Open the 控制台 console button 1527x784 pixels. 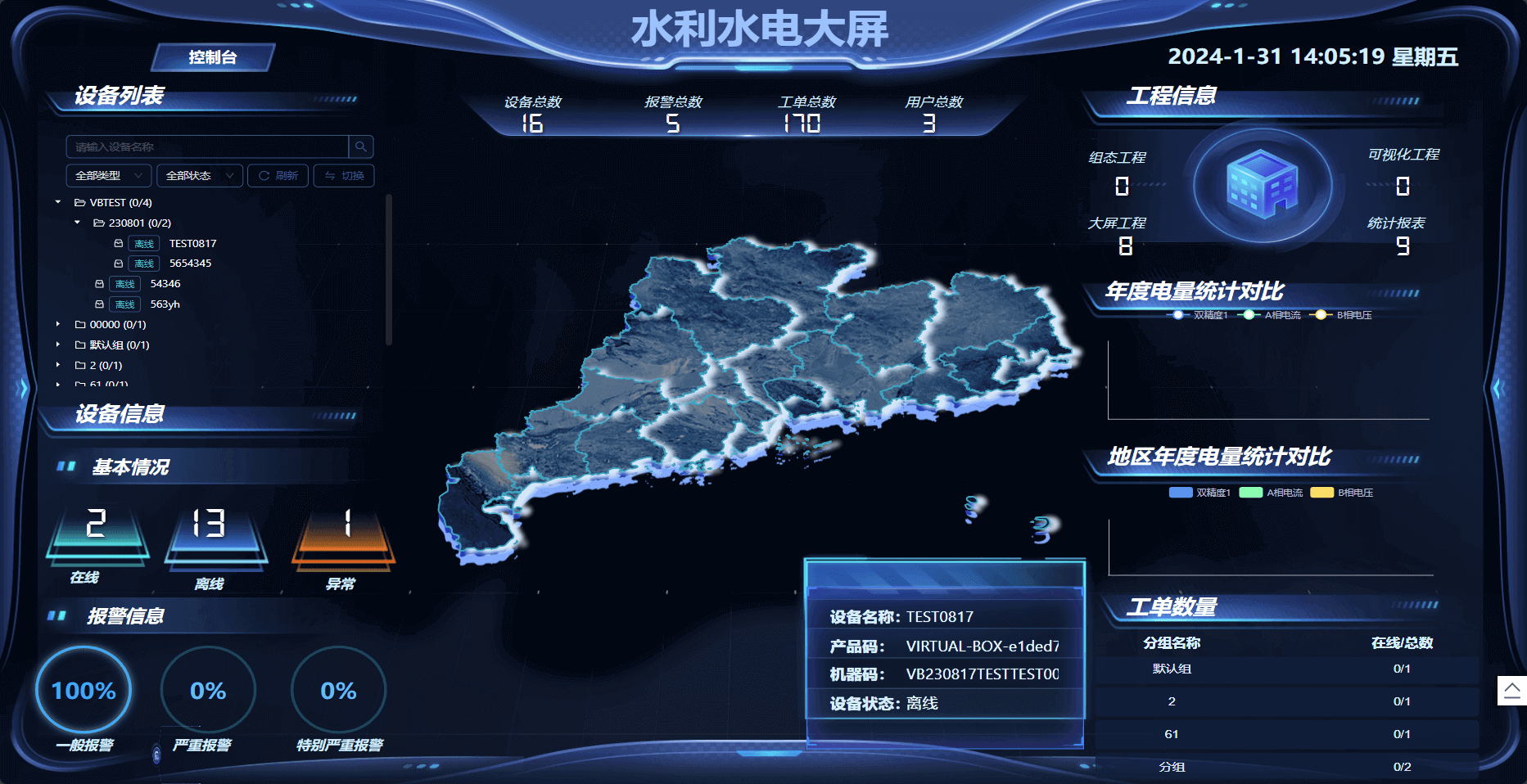(x=213, y=57)
